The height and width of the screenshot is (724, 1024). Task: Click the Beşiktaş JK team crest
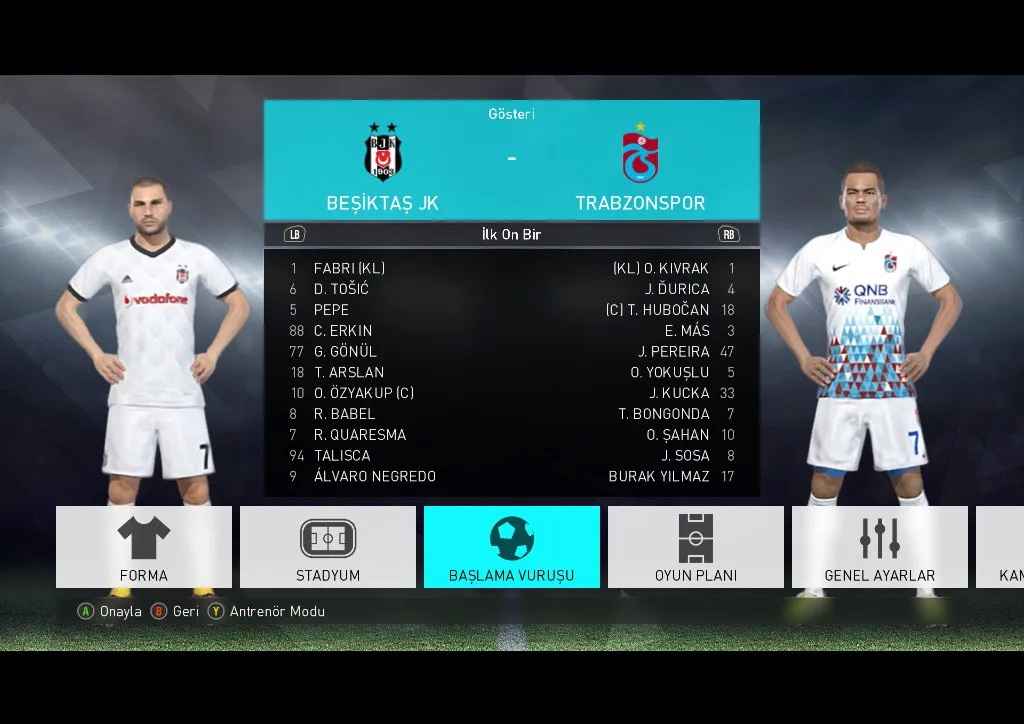(381, 153)
